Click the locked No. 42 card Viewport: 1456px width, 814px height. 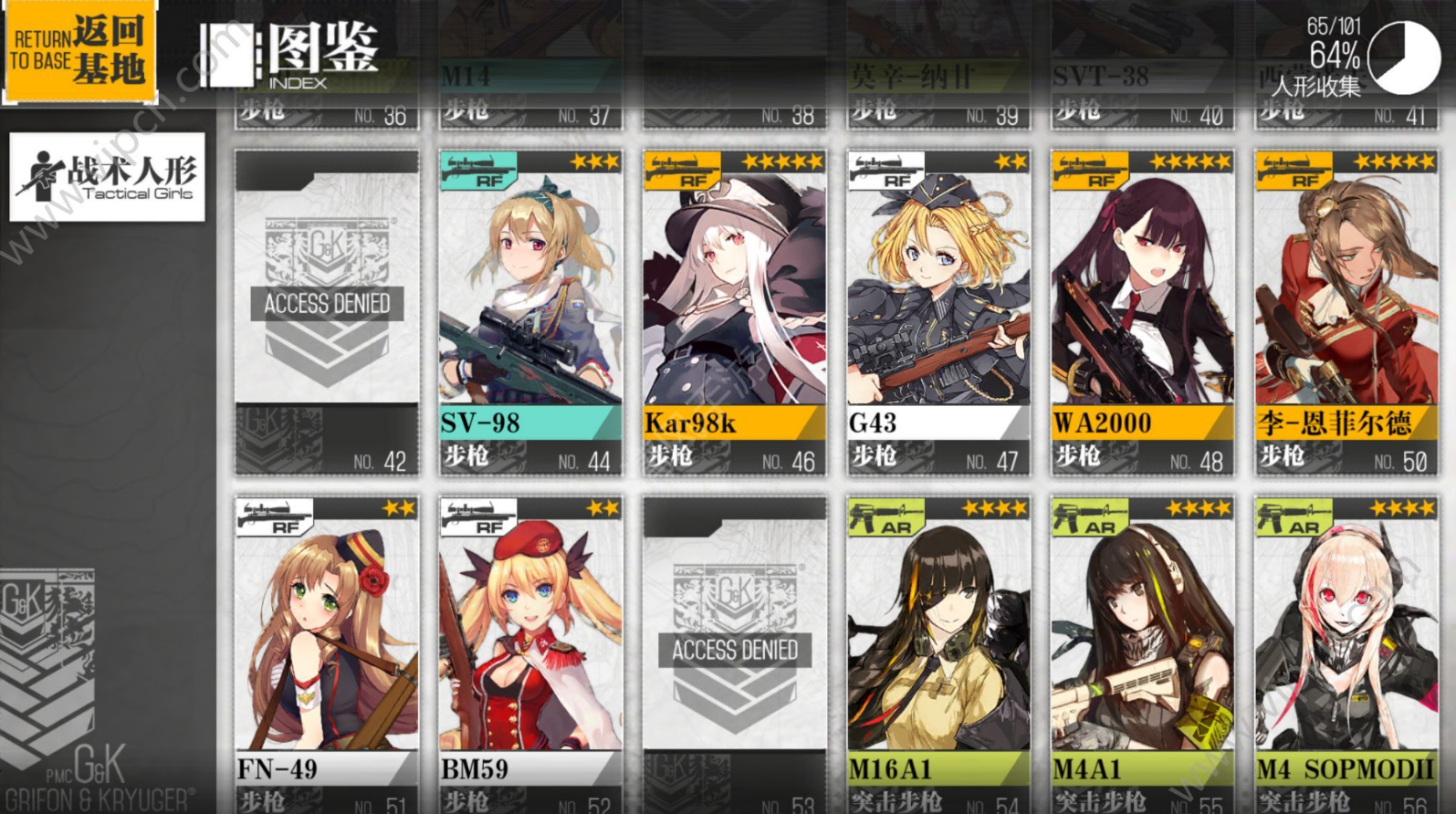[327, 312]
